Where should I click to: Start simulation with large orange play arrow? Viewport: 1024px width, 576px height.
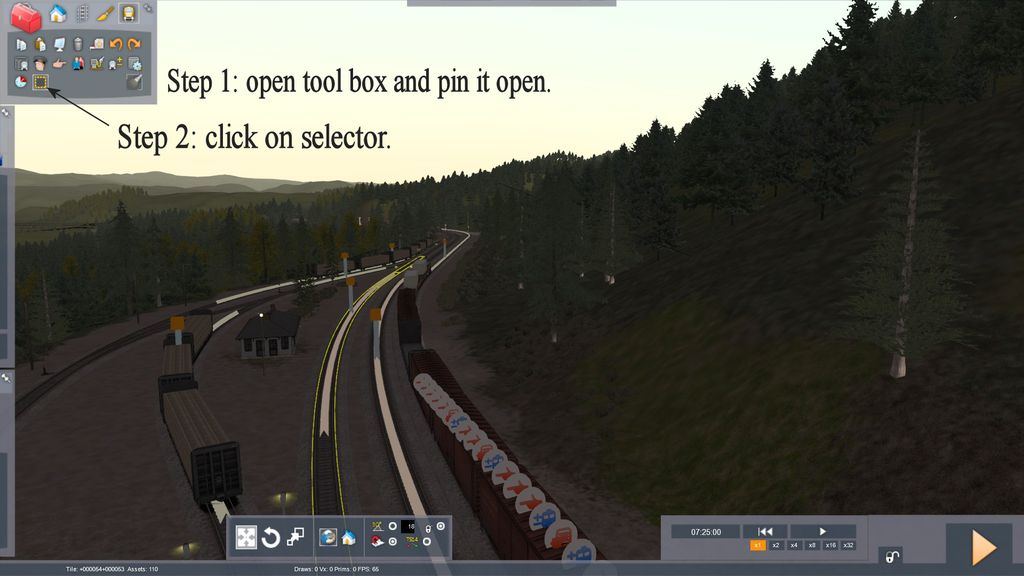click(983, 547)
